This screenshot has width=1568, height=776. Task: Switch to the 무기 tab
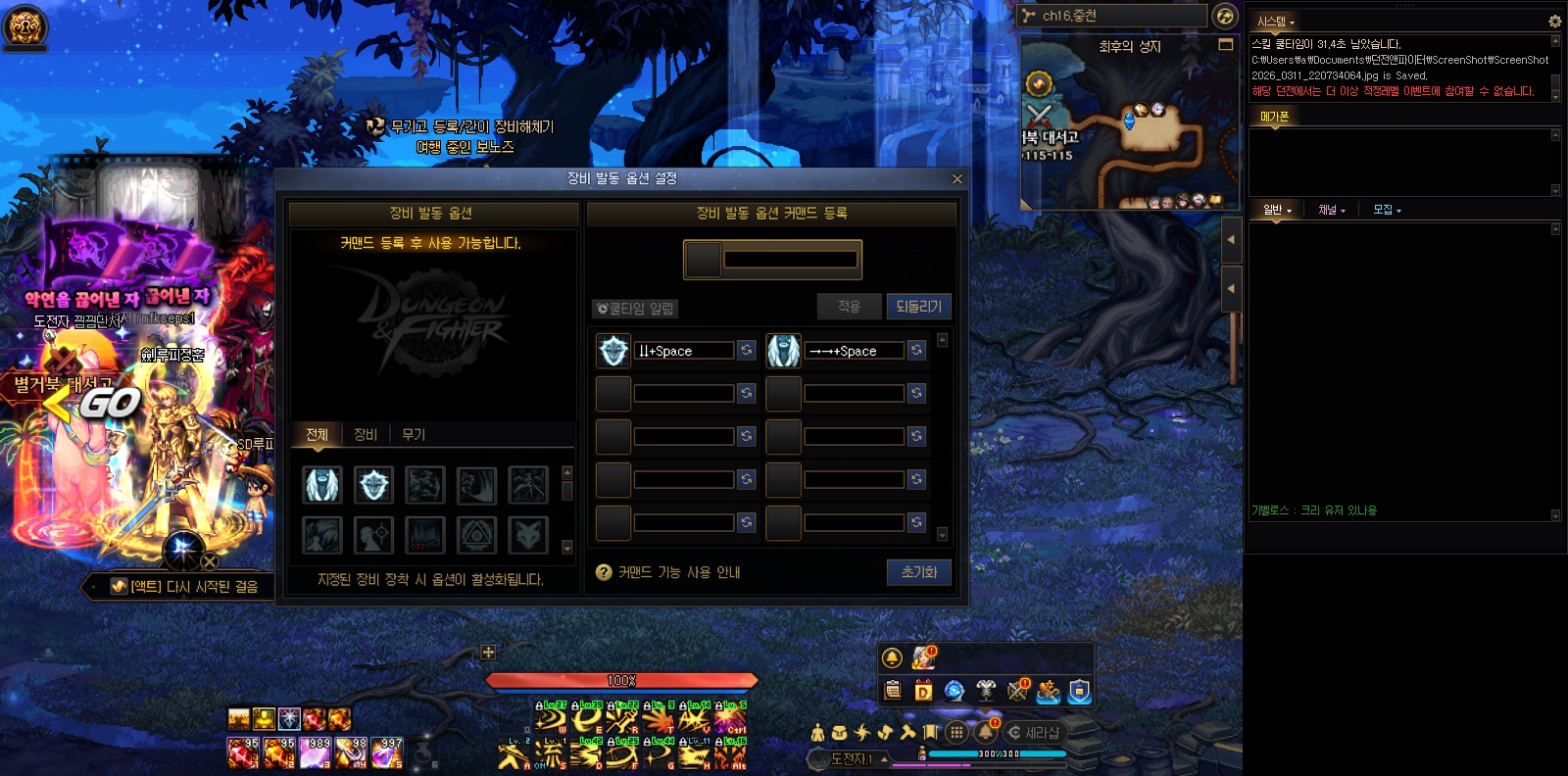tap(414, 435)
